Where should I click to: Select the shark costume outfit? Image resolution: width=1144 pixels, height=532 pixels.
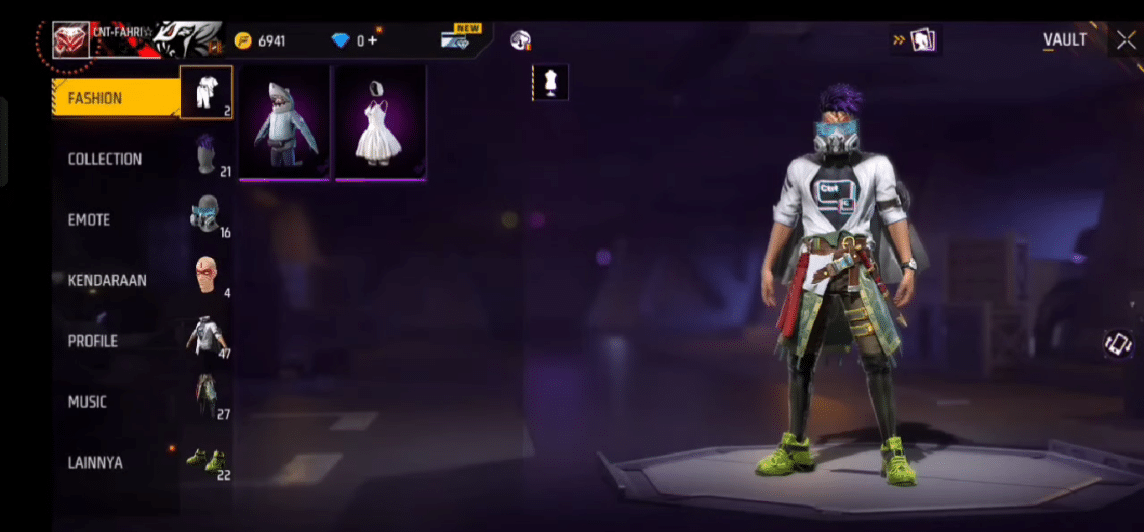(285, 123)
